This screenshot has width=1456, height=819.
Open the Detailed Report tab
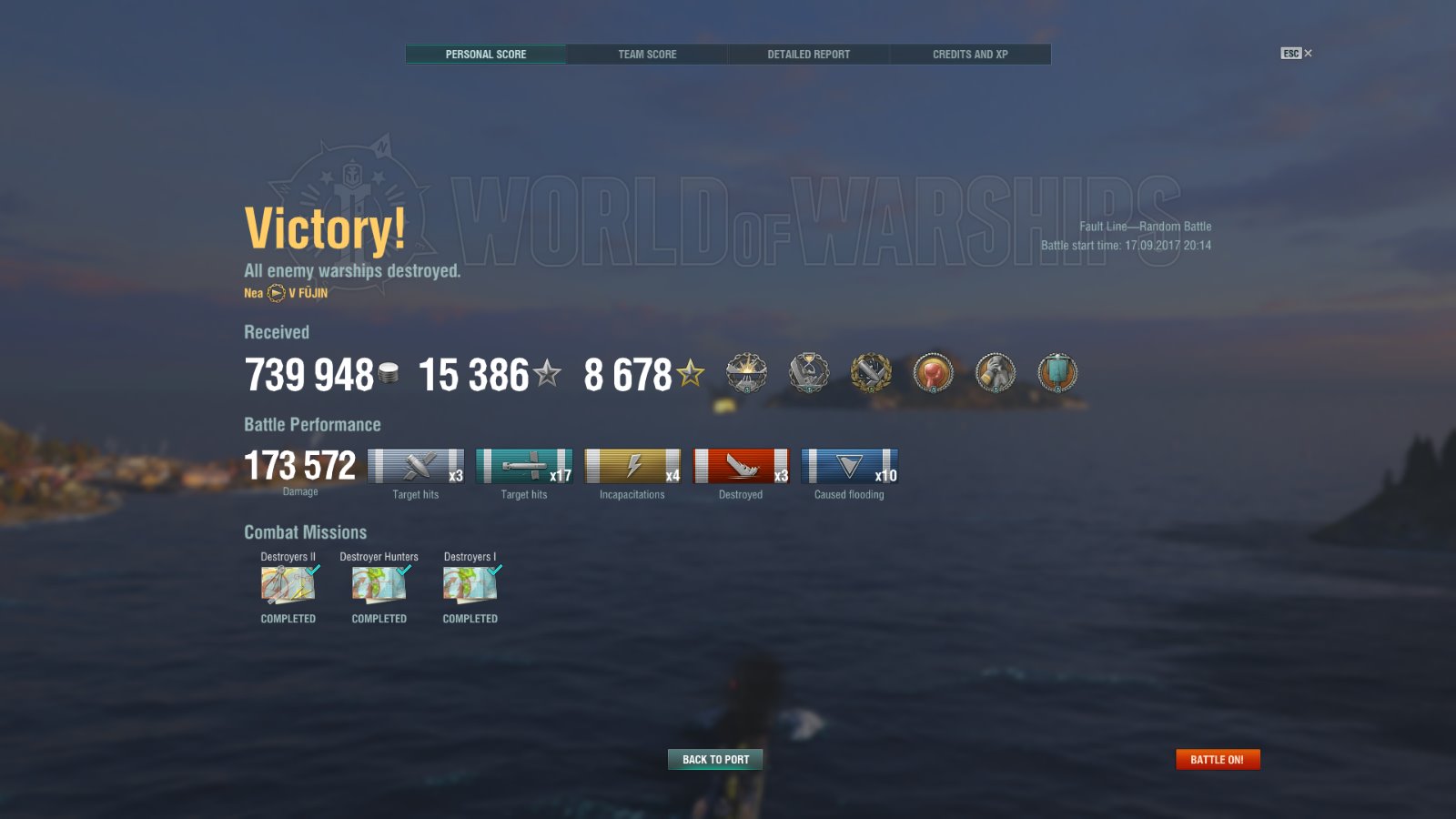click(808, 55)
